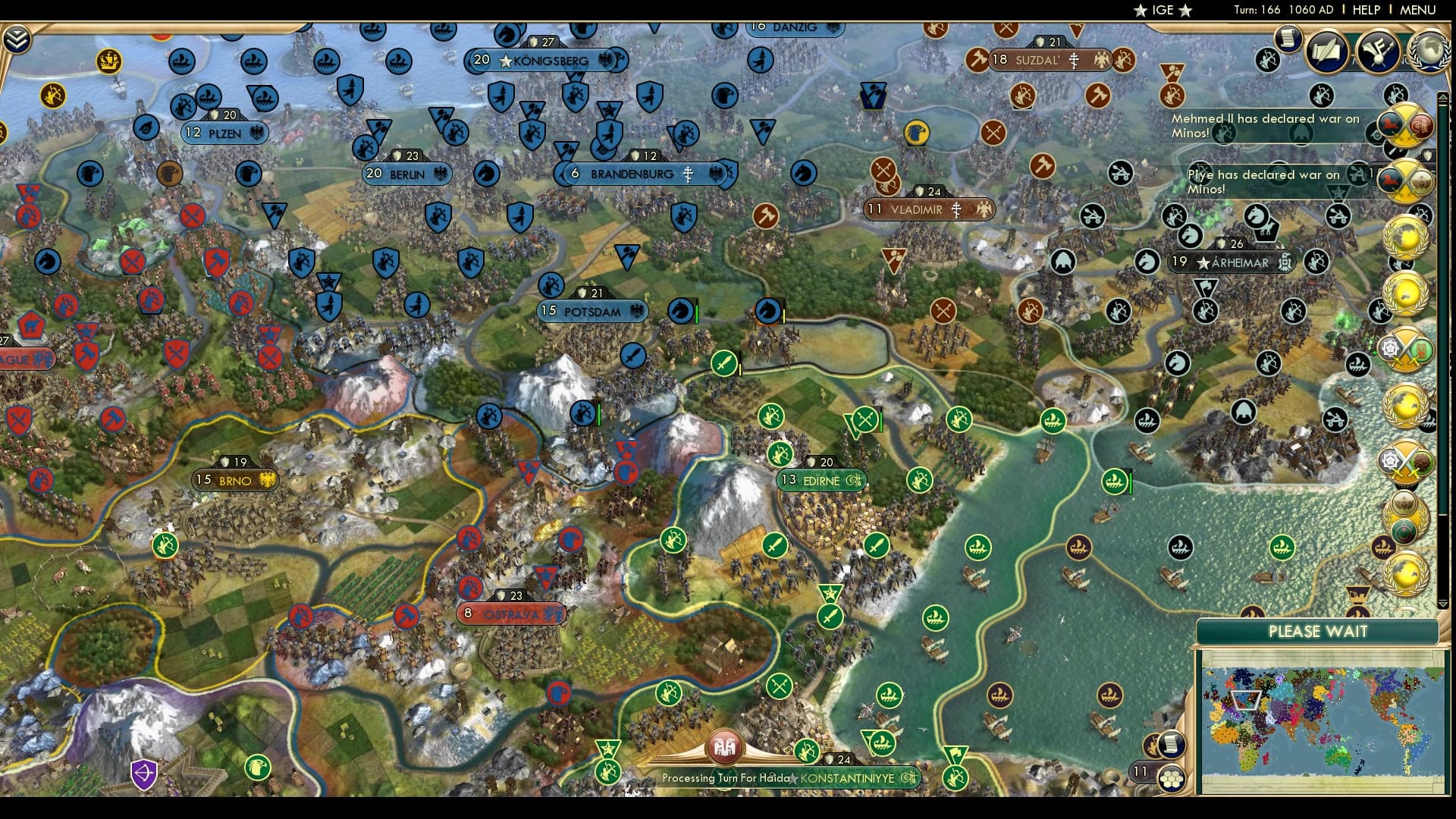The image size is (1456, 819).
Task: Open the Social Policies scroll-and-quill icon
Action: (x=1325, y=52)
